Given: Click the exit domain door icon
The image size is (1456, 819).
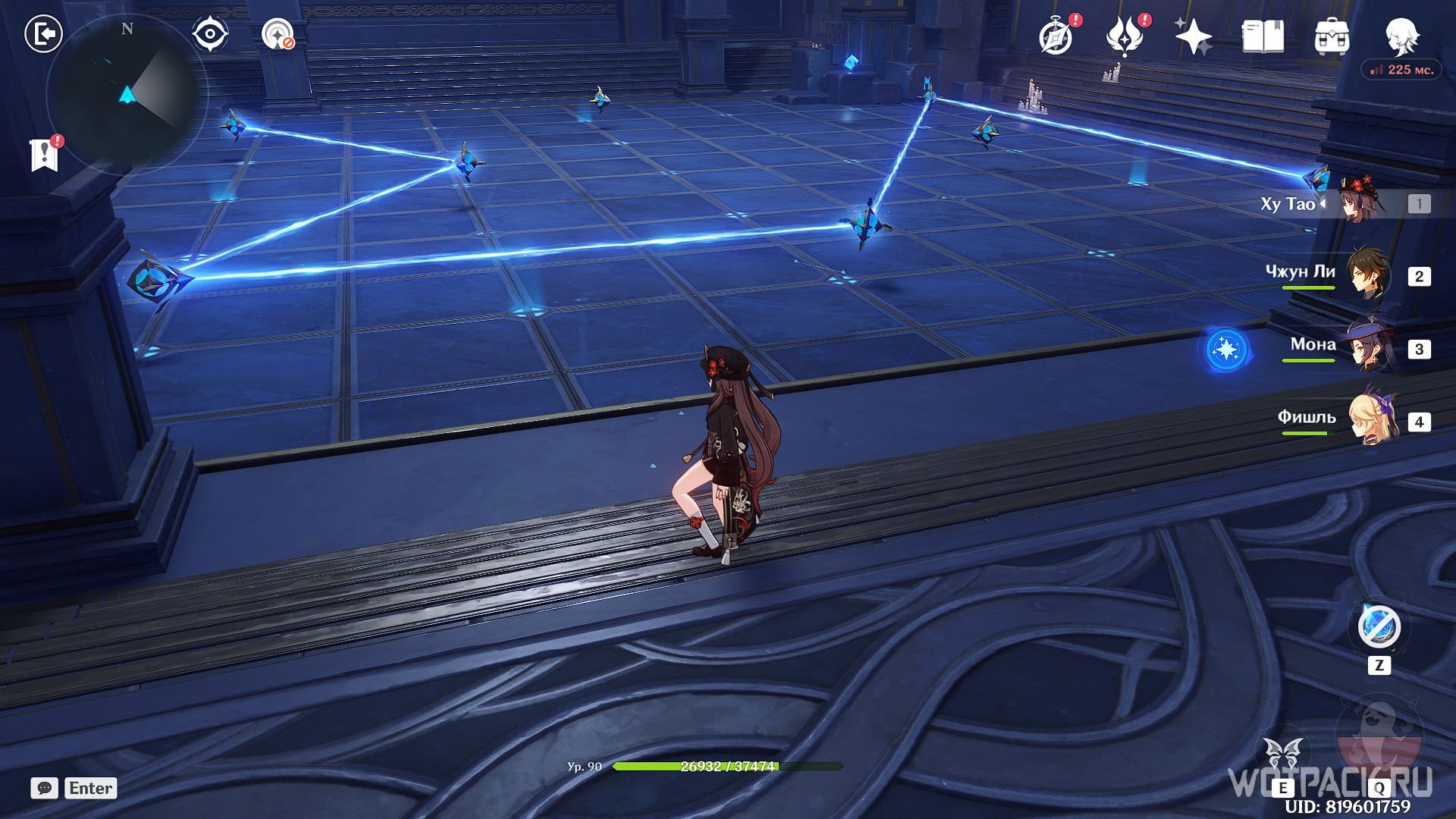Looking at the screenshot, I should point(43,34).
